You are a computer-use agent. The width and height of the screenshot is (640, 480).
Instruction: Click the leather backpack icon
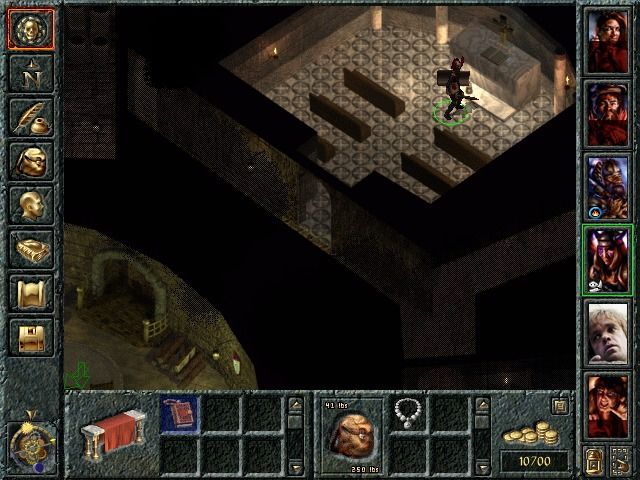click(x=349, y=433)
